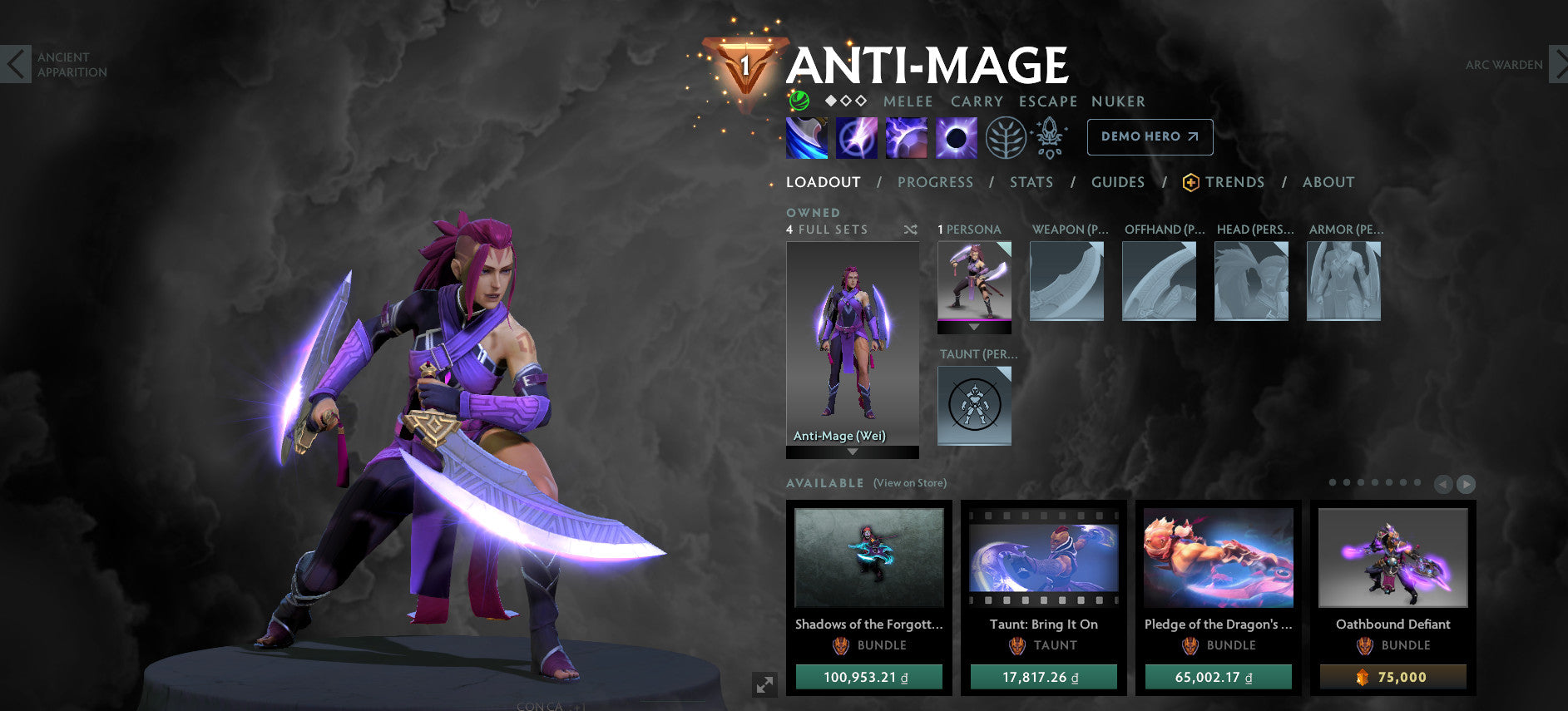
Task: Open Anti-Mage's talent tree icon
Action: [x=1007, y=140]
